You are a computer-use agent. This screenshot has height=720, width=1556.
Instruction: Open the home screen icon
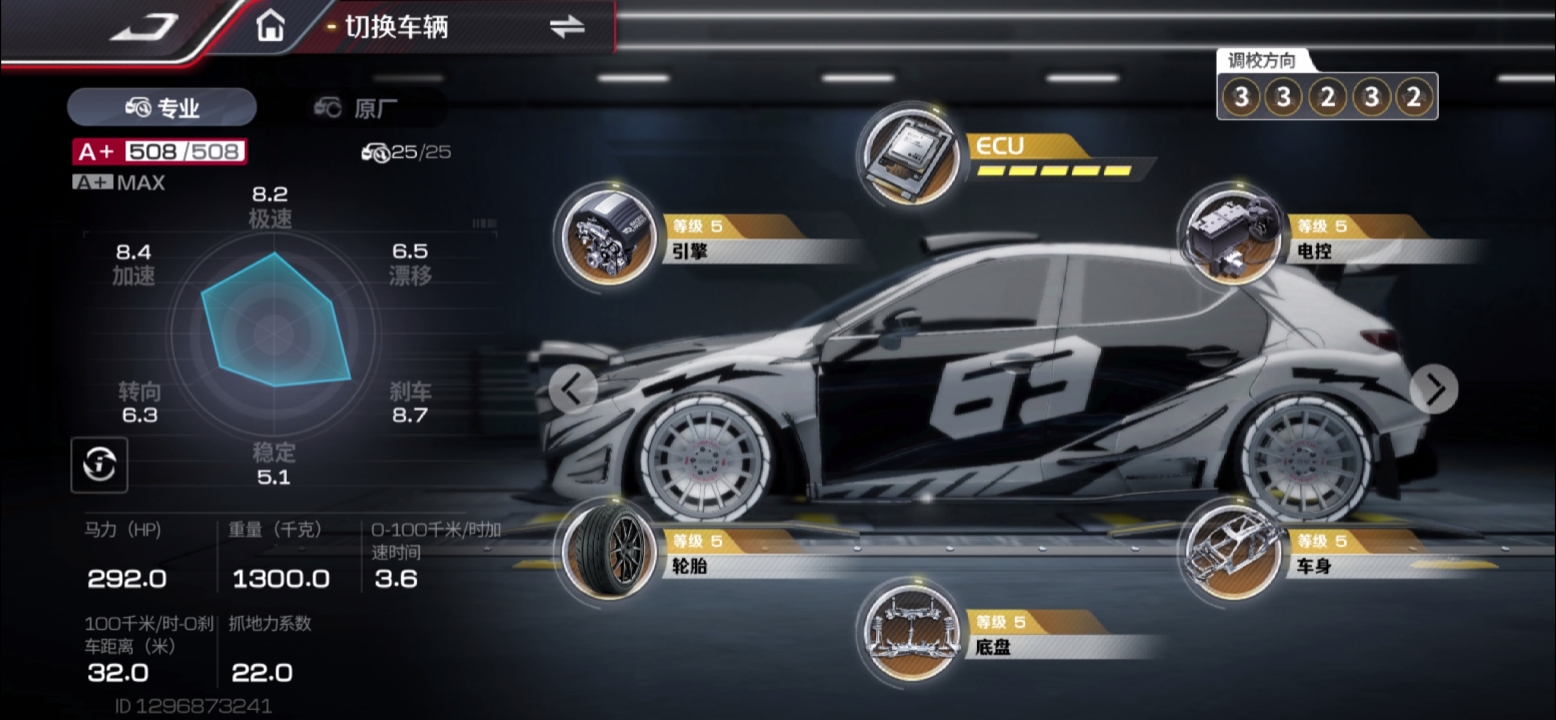270,27
